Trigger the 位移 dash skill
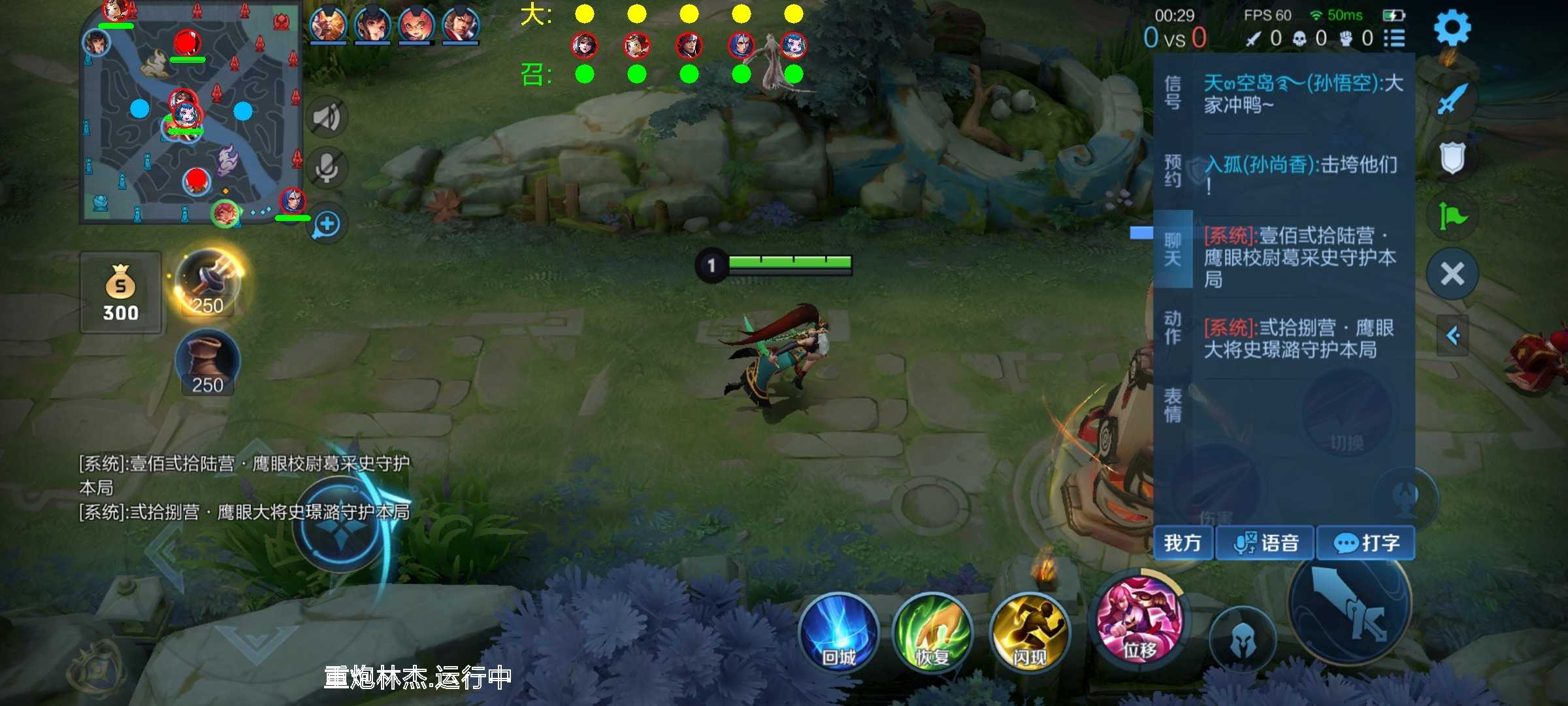 1139,621
